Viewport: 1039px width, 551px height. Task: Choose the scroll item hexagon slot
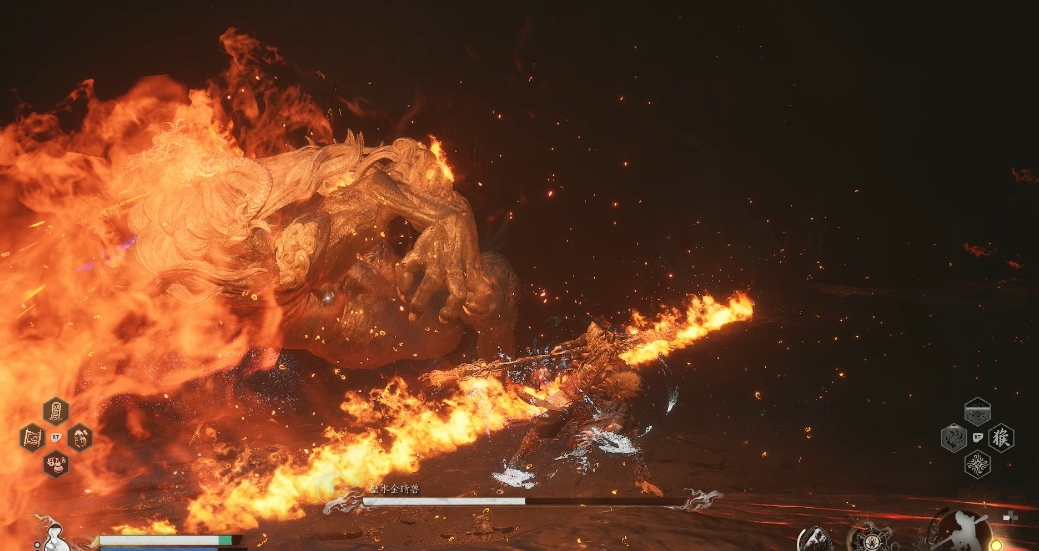click(32, 437)
